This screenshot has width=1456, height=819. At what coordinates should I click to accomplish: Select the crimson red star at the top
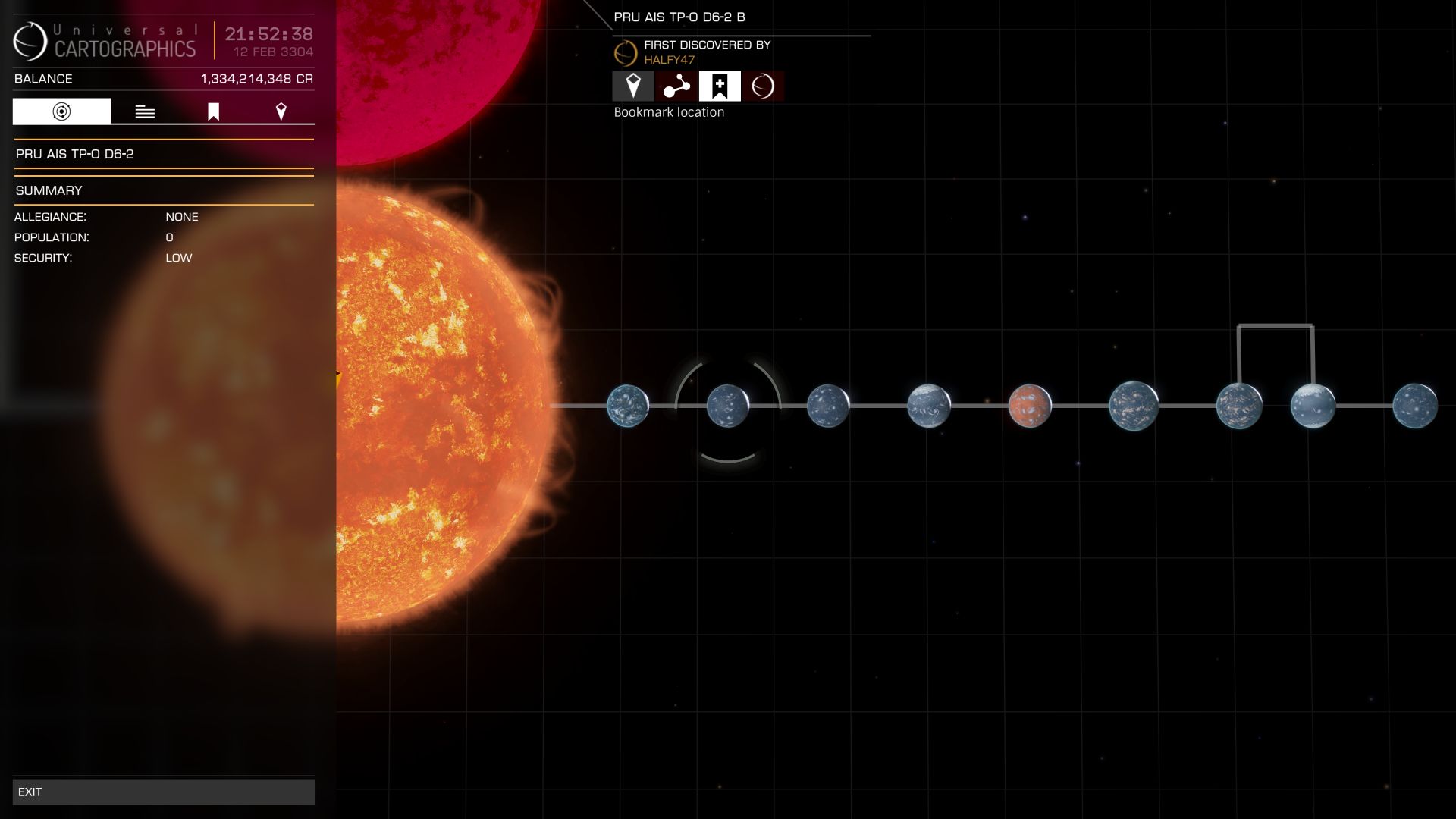pyautogui.click(x=440, y=61)
